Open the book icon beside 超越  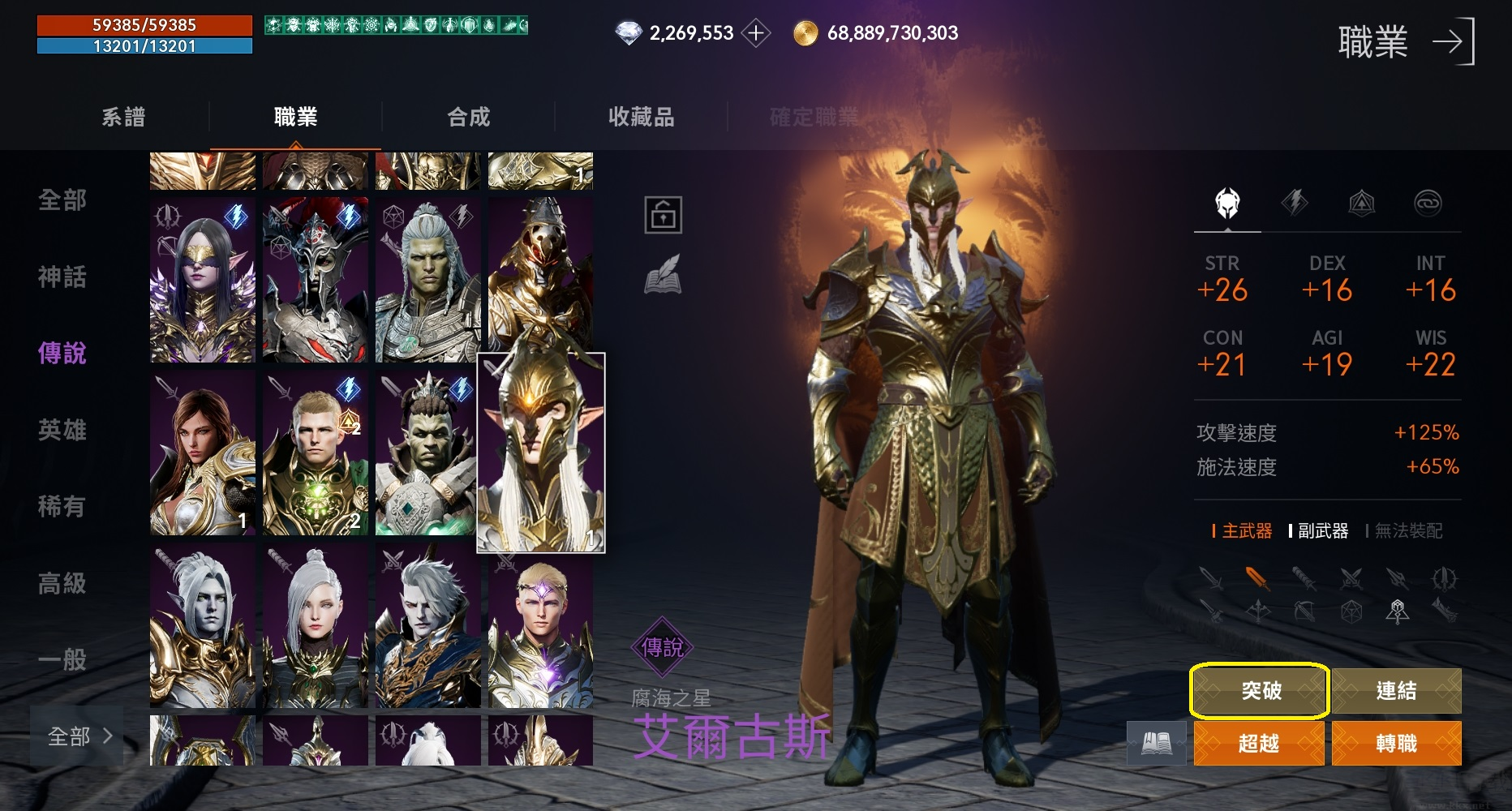(x=1156, y=743)
